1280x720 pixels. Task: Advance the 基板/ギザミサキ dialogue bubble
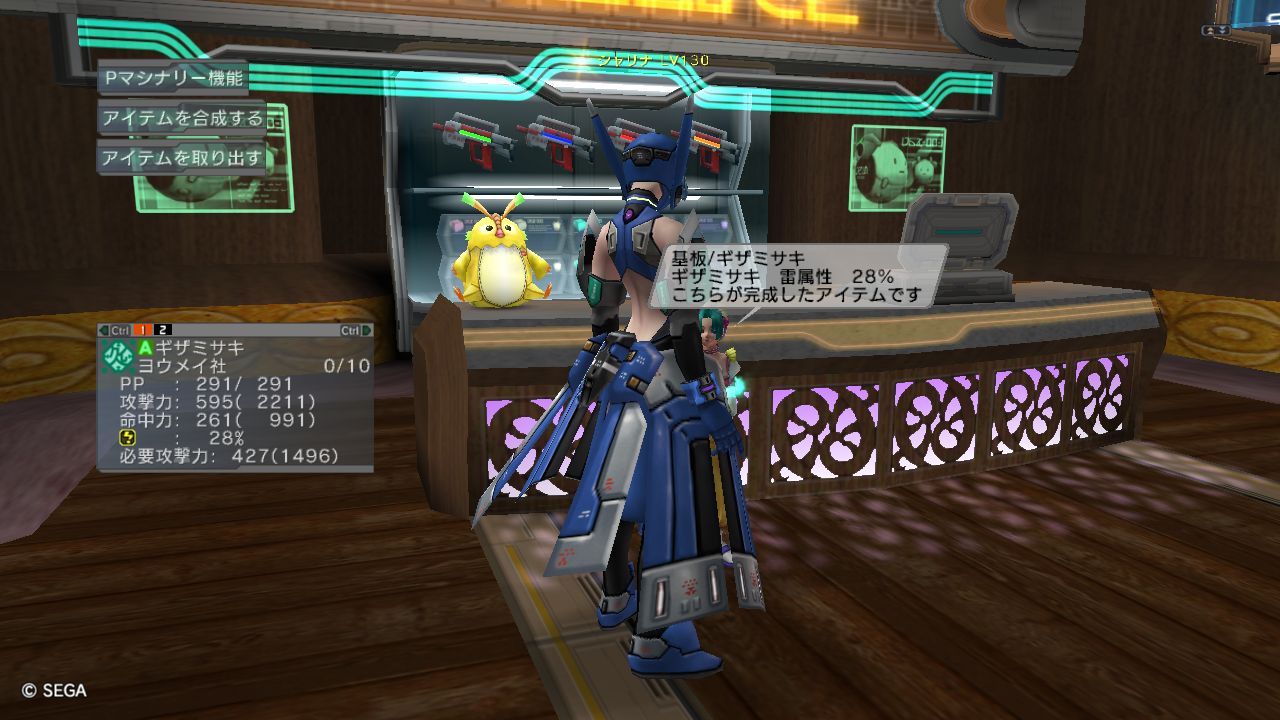(x=796, y=276)
